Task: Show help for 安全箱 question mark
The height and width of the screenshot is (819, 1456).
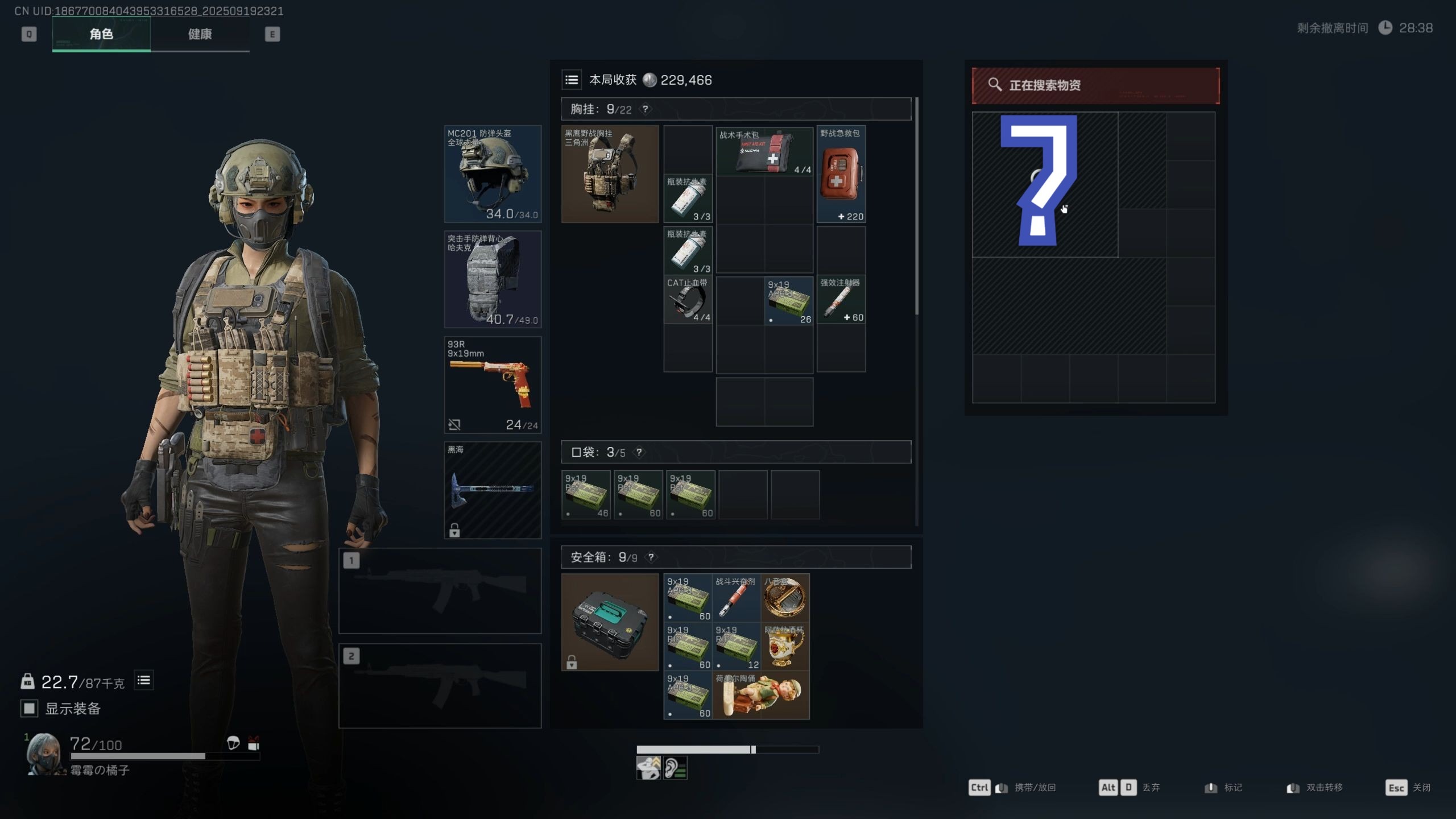Action: [x=651, y=557]
